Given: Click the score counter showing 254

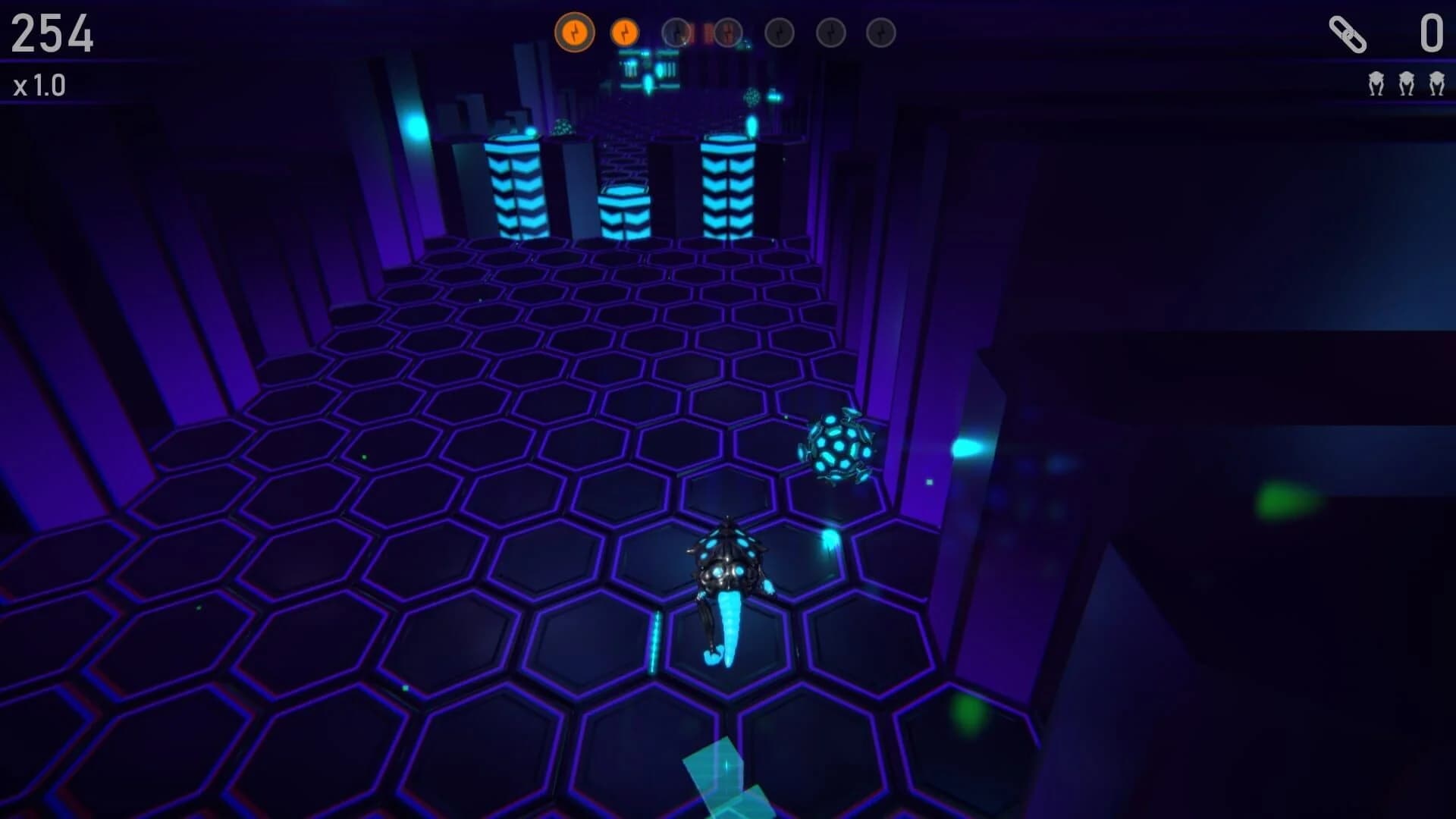Looking at the screenshot, I should tap(53, 33).
